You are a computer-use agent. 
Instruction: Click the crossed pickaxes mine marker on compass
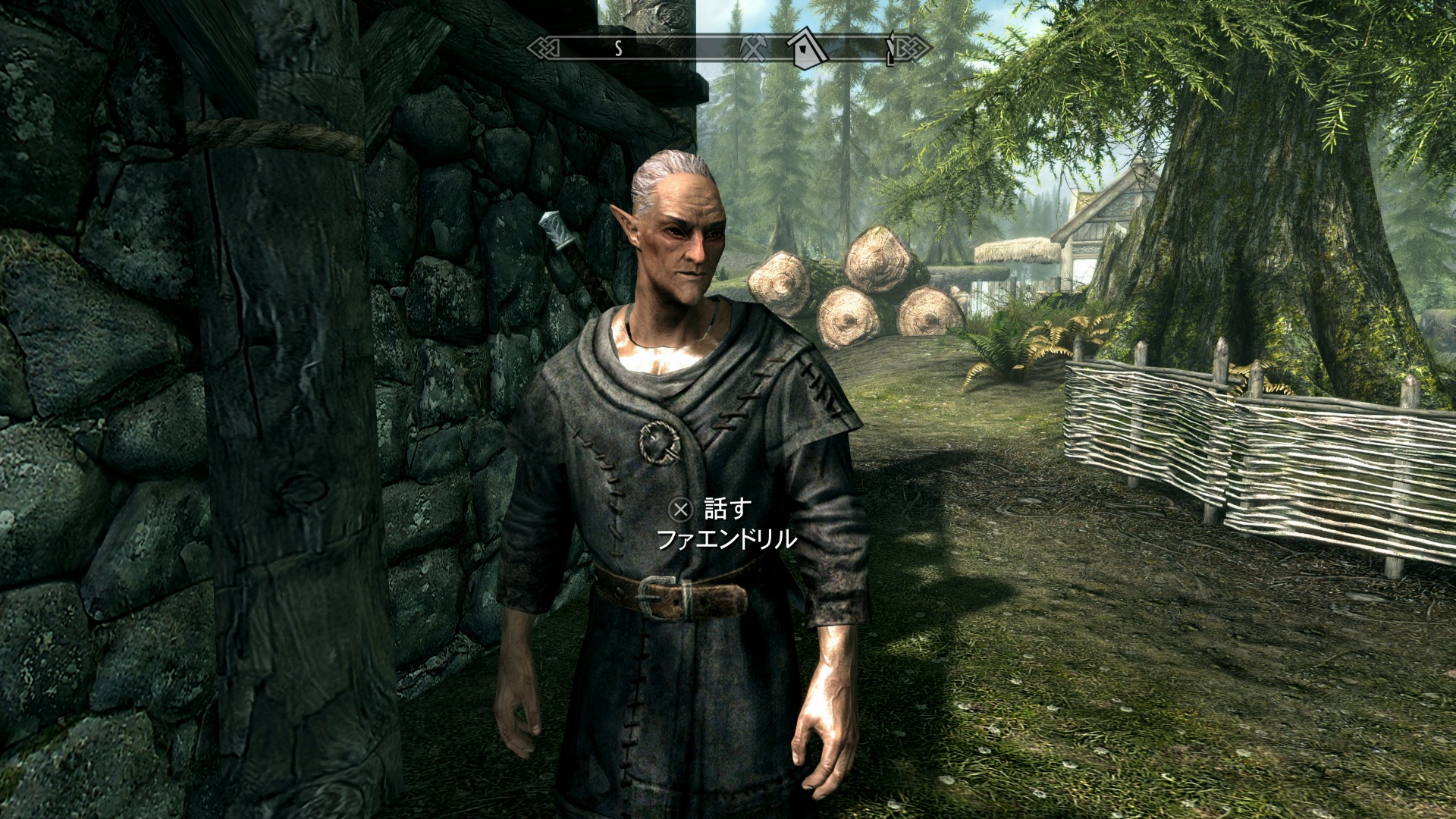(753, 49)
